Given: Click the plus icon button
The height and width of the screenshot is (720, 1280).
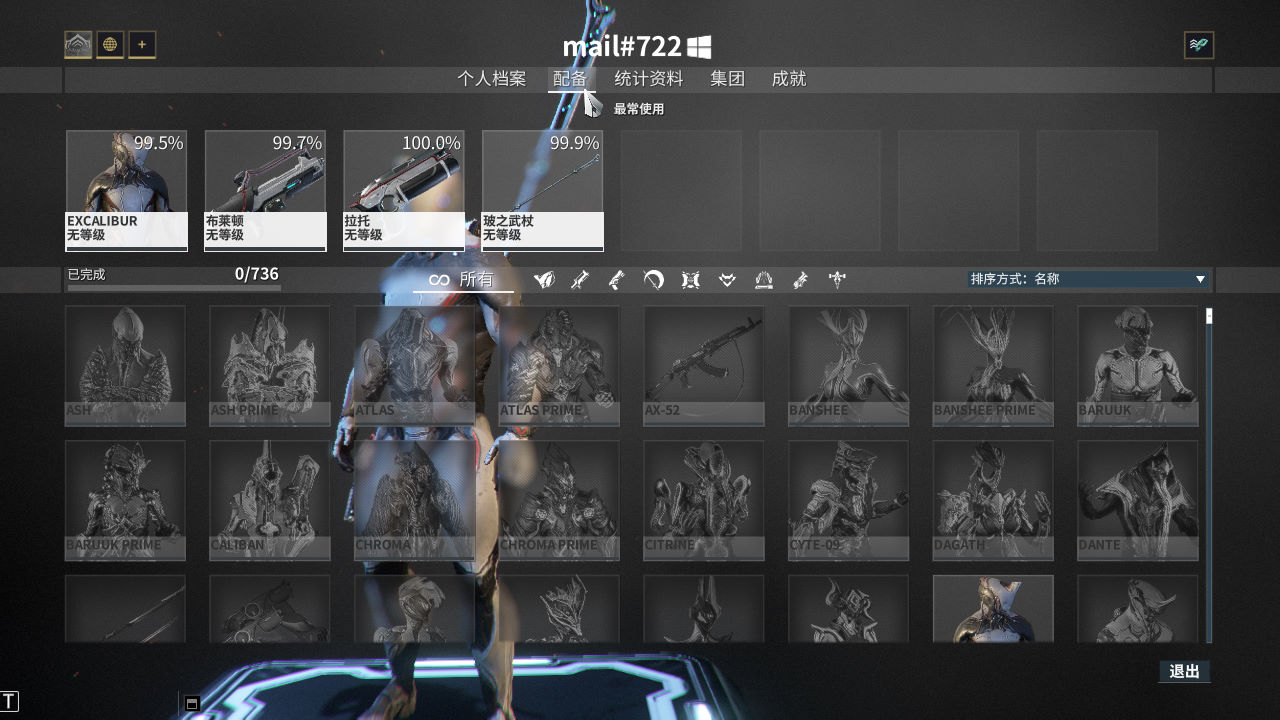Looking at the screenshot, I should [142, 45].
